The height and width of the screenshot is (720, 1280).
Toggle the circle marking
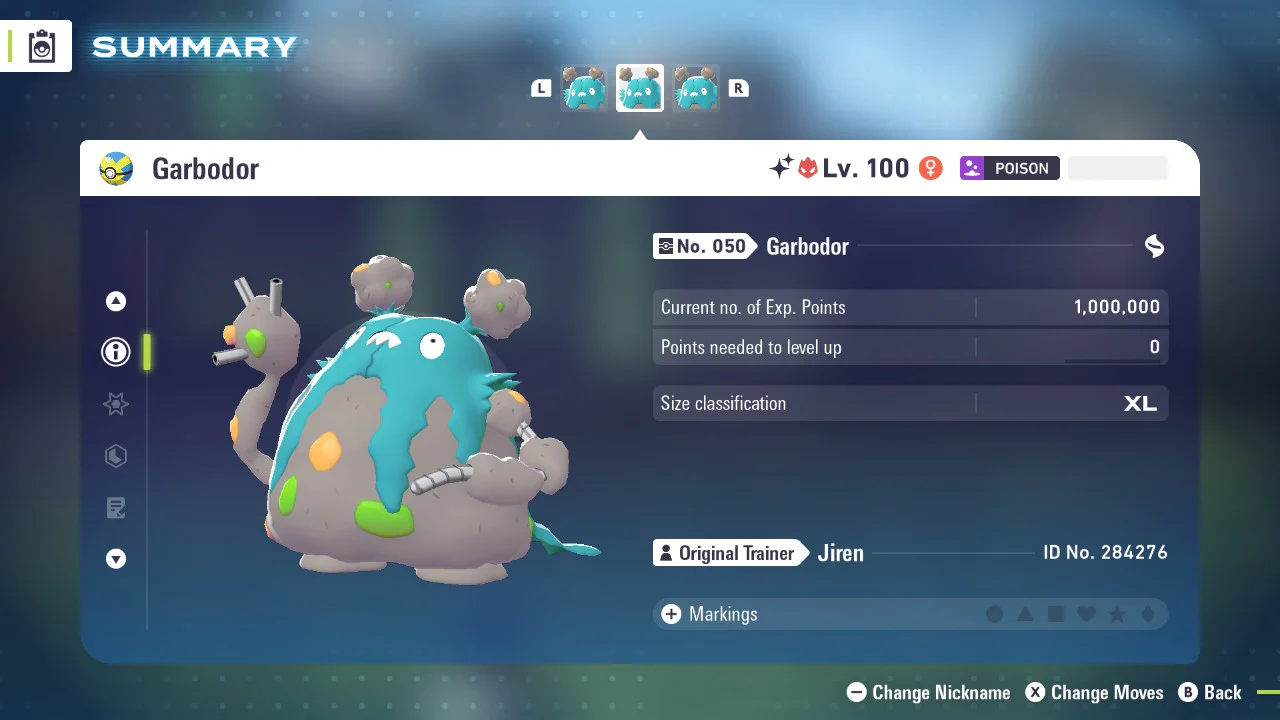pyautogui.click(x=994, y=614)
